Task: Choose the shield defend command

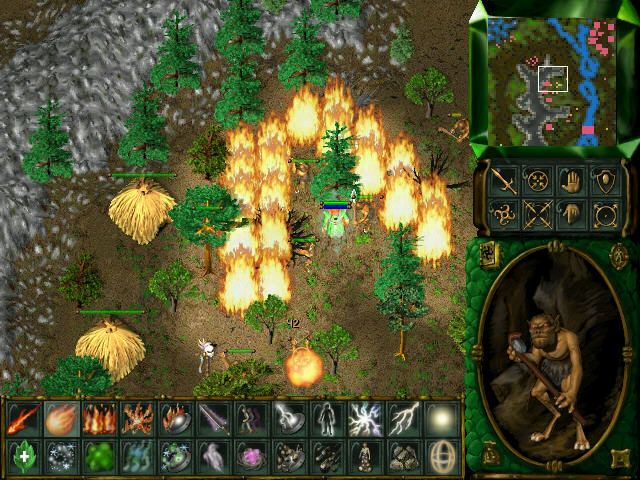Action: click(x=605, y=180)
